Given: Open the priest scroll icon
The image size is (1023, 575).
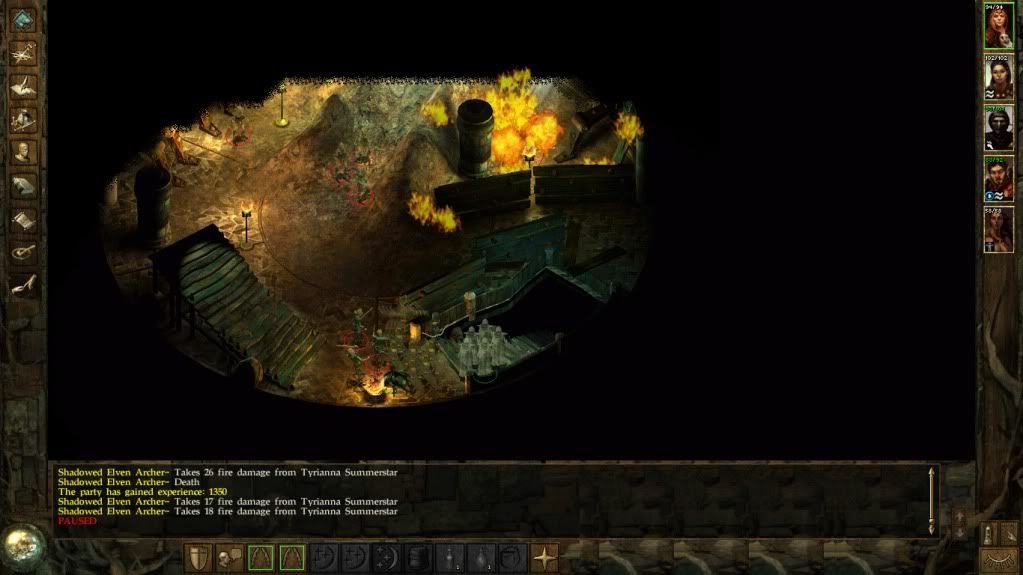Looking at the screenshot, I should [x=22, y=219].
